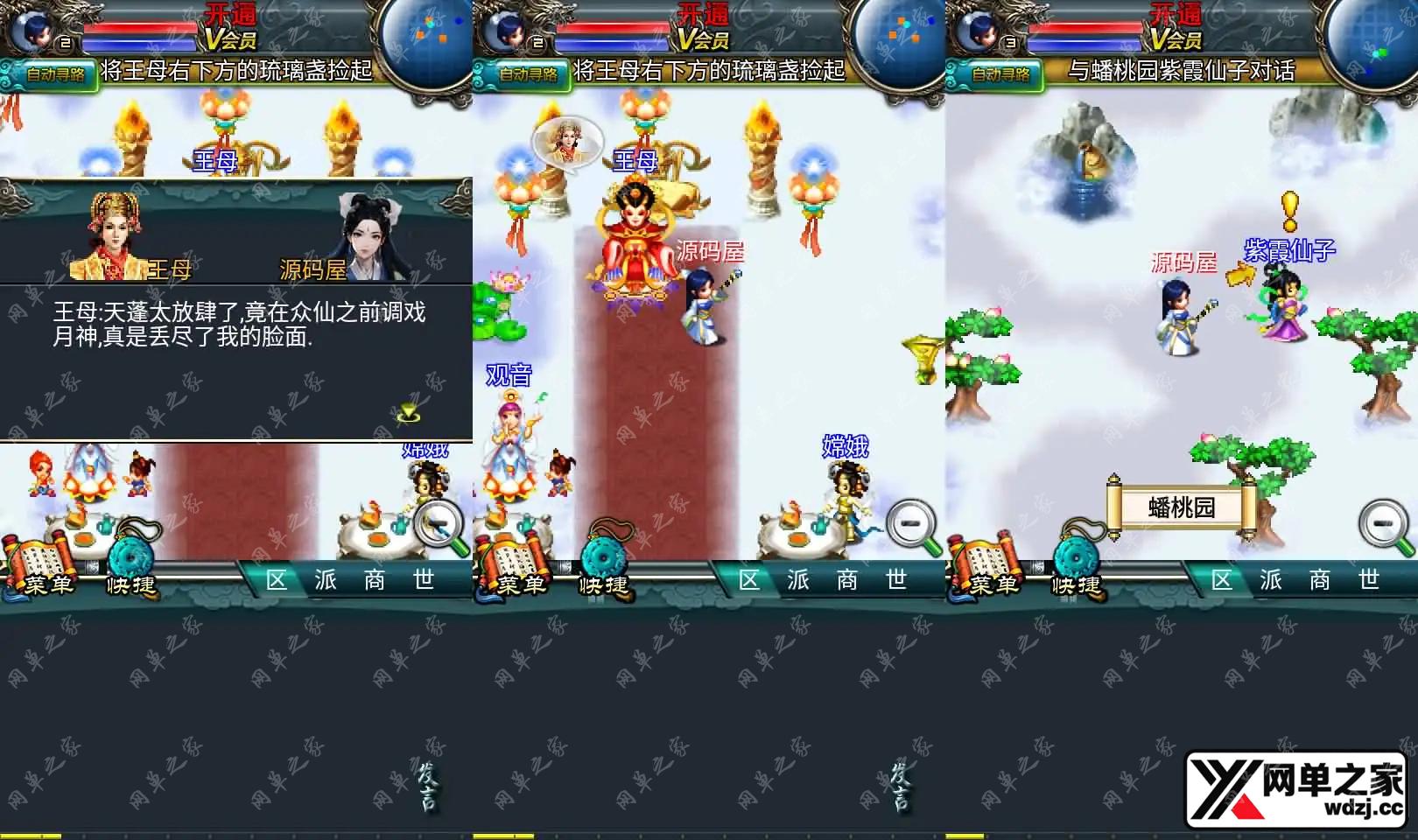Open the quest tracker reading 与蟠桃园紫霞仙子对话

tap(1181, 71)
